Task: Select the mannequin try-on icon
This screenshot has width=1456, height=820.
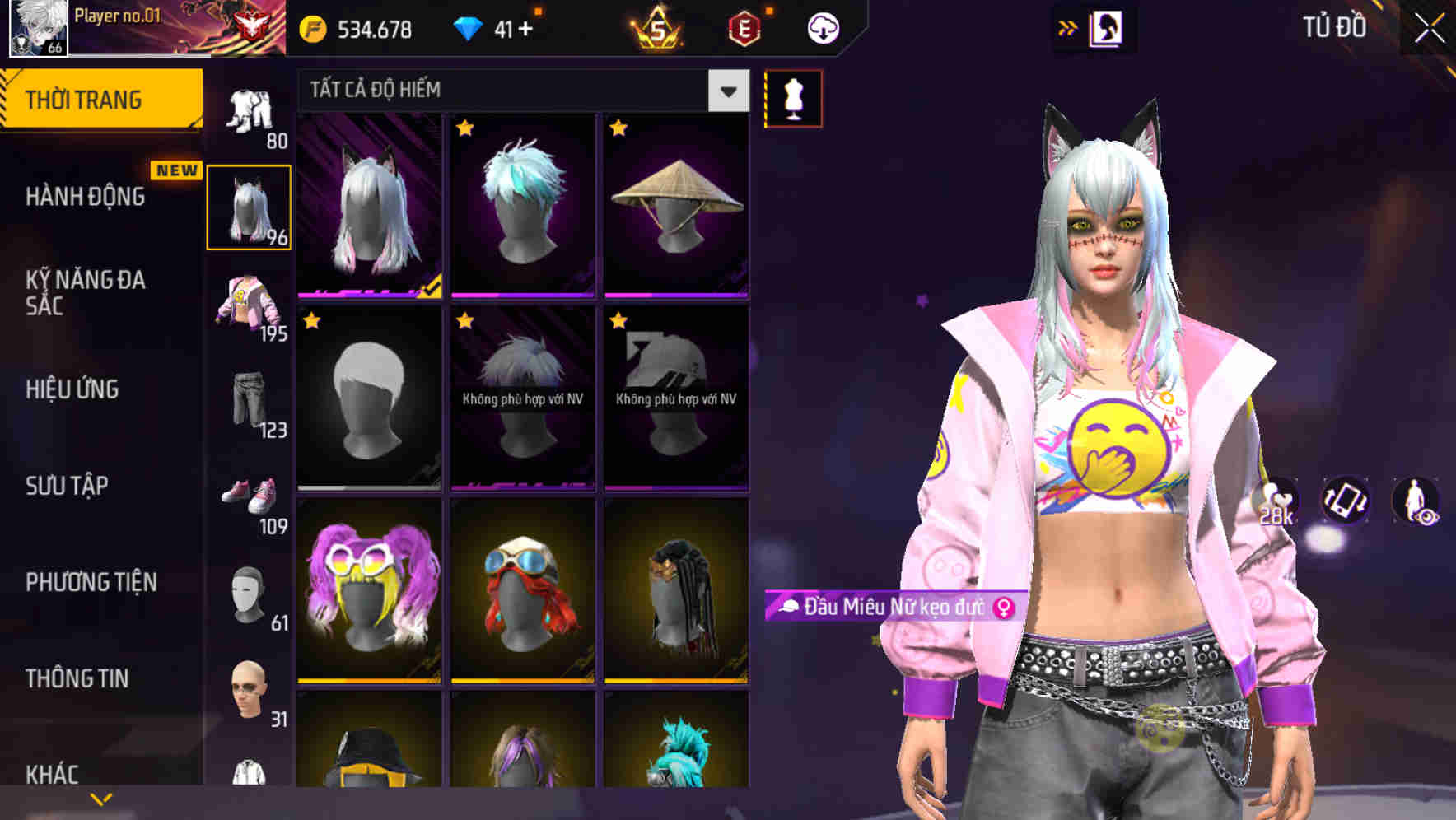Action: (x=793, y=98)
